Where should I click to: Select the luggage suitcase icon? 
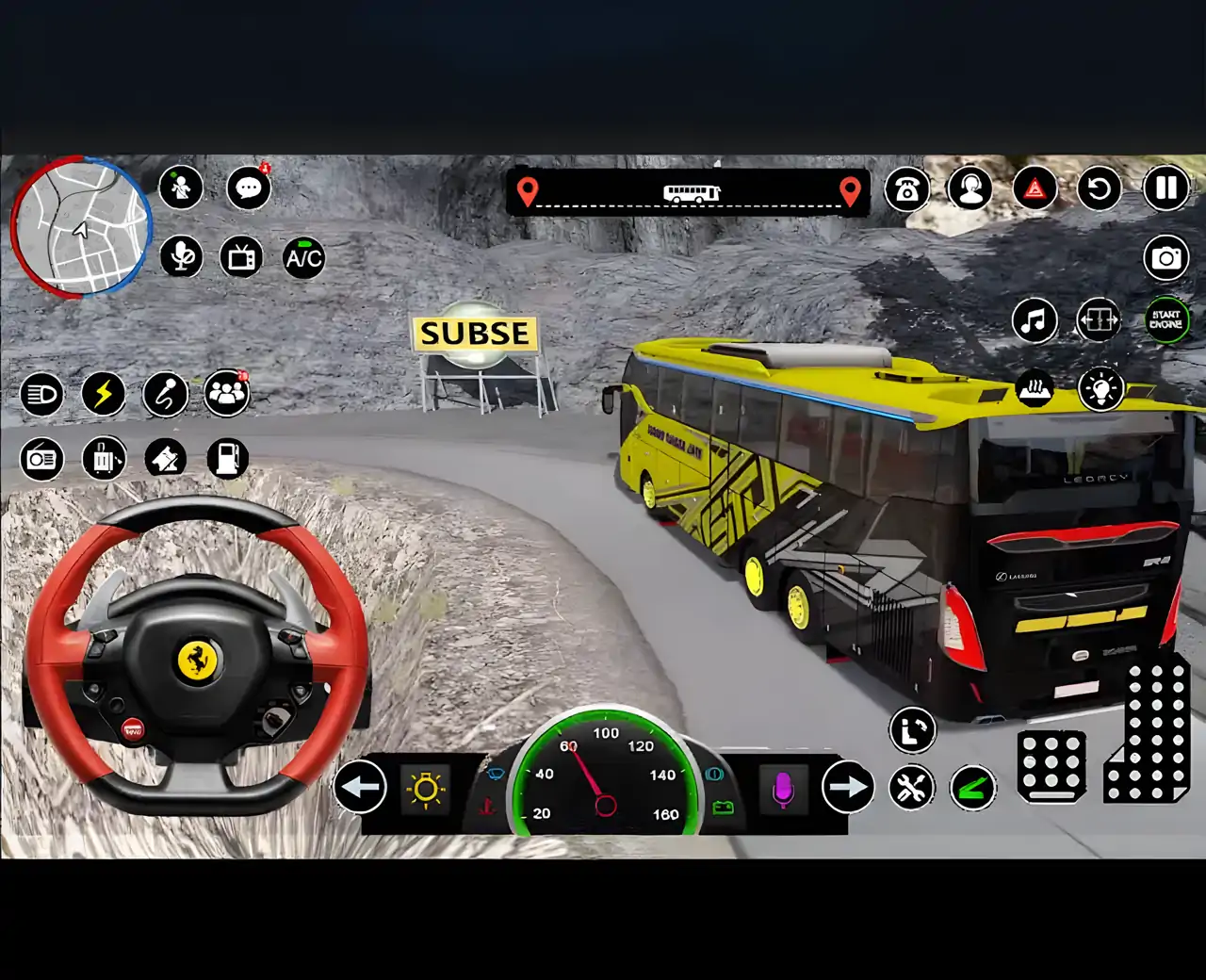point(104,459)
